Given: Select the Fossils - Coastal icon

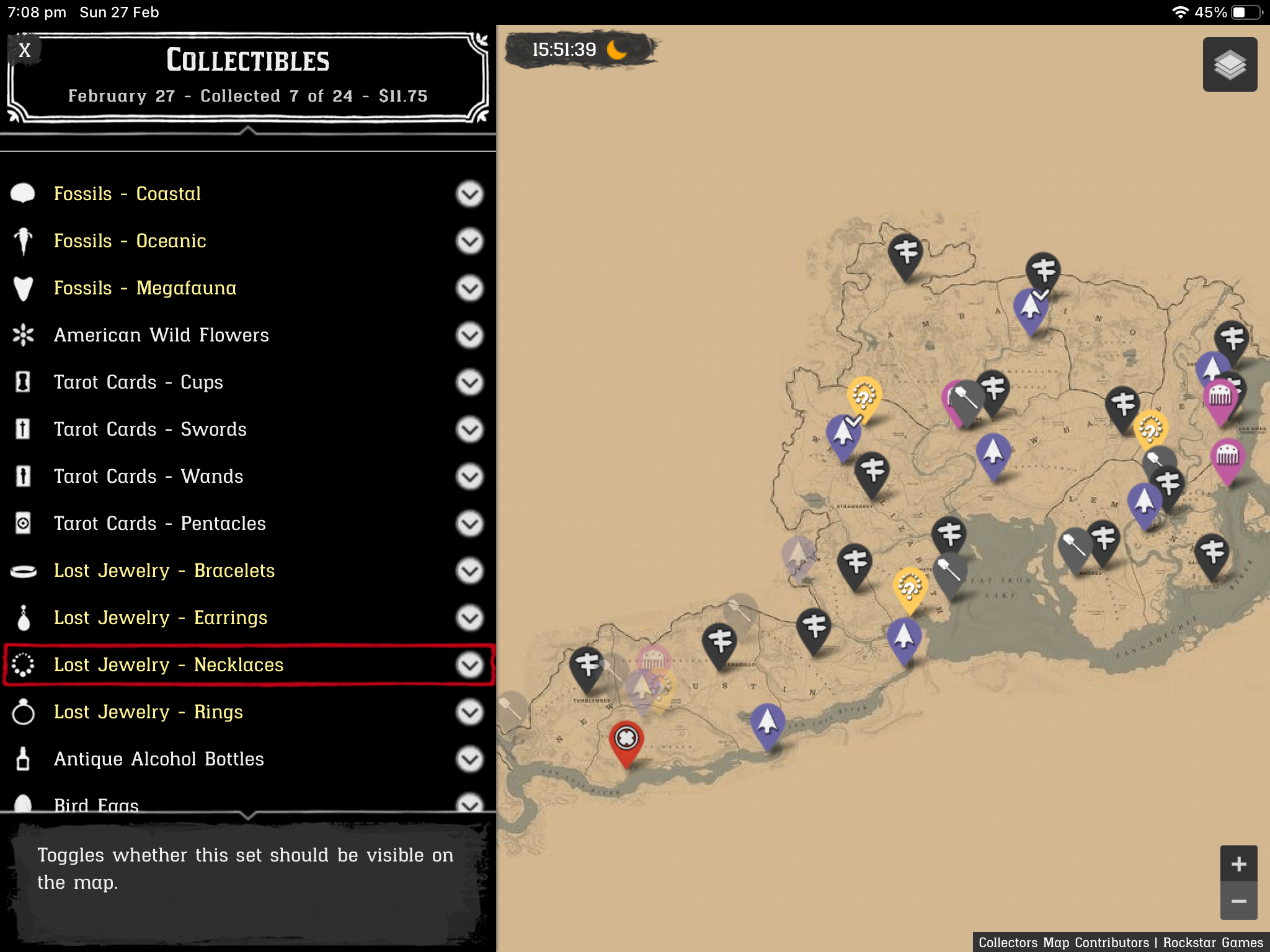Looking at the screenshot, I should coord(22,193).
